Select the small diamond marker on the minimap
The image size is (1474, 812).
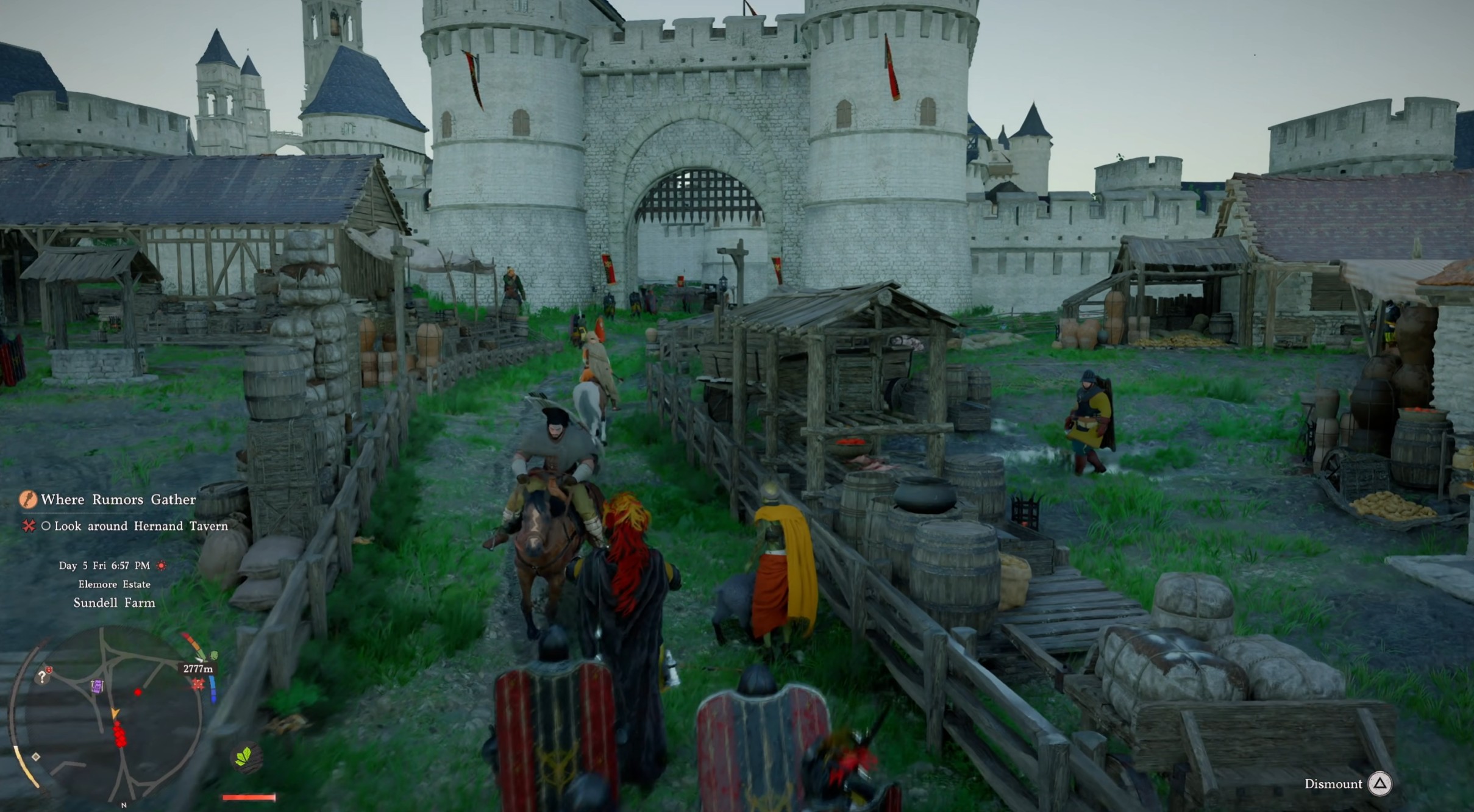point(36,757)
